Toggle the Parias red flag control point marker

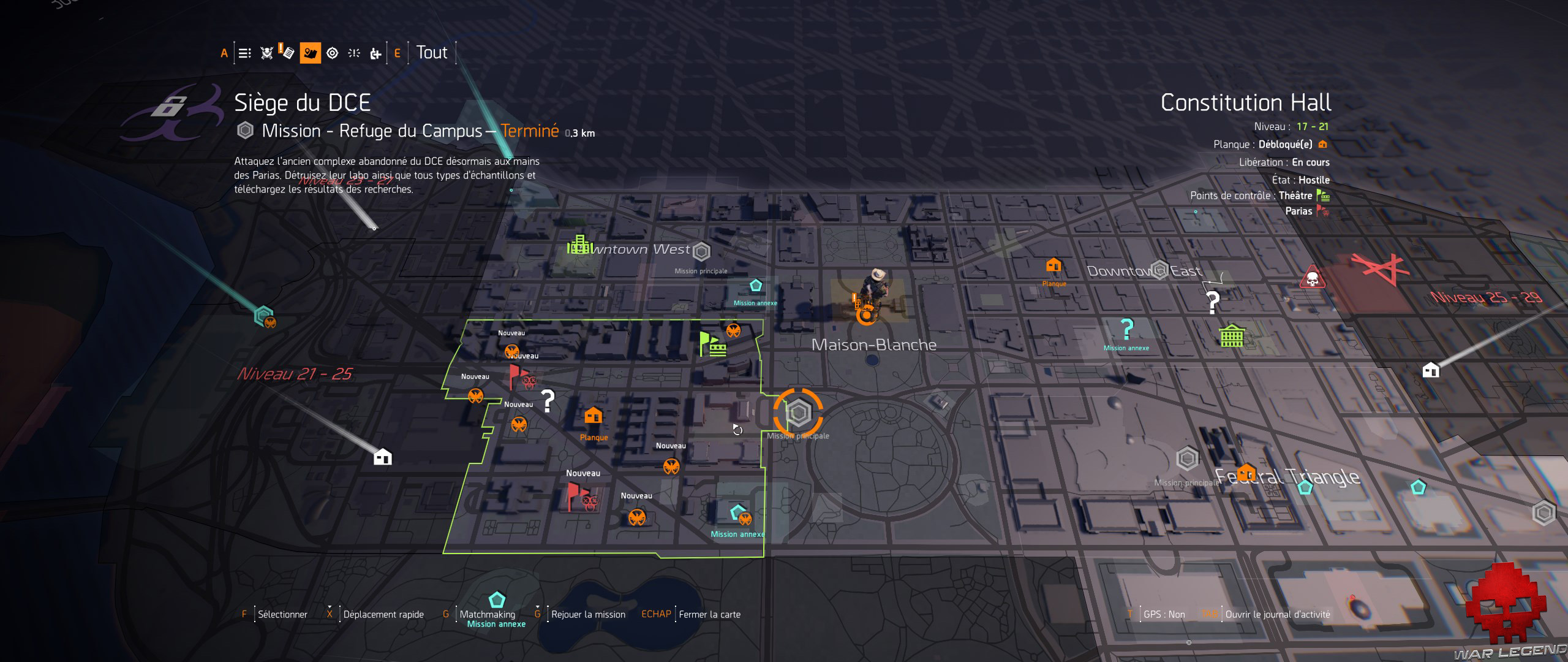(x=1321, y=211)
